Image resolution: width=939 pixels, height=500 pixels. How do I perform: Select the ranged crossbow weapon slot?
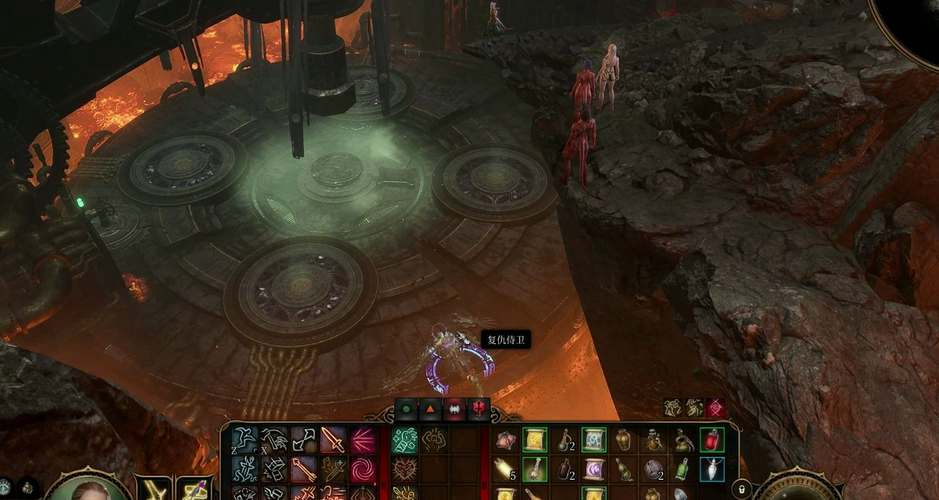[x=194, y=489]
